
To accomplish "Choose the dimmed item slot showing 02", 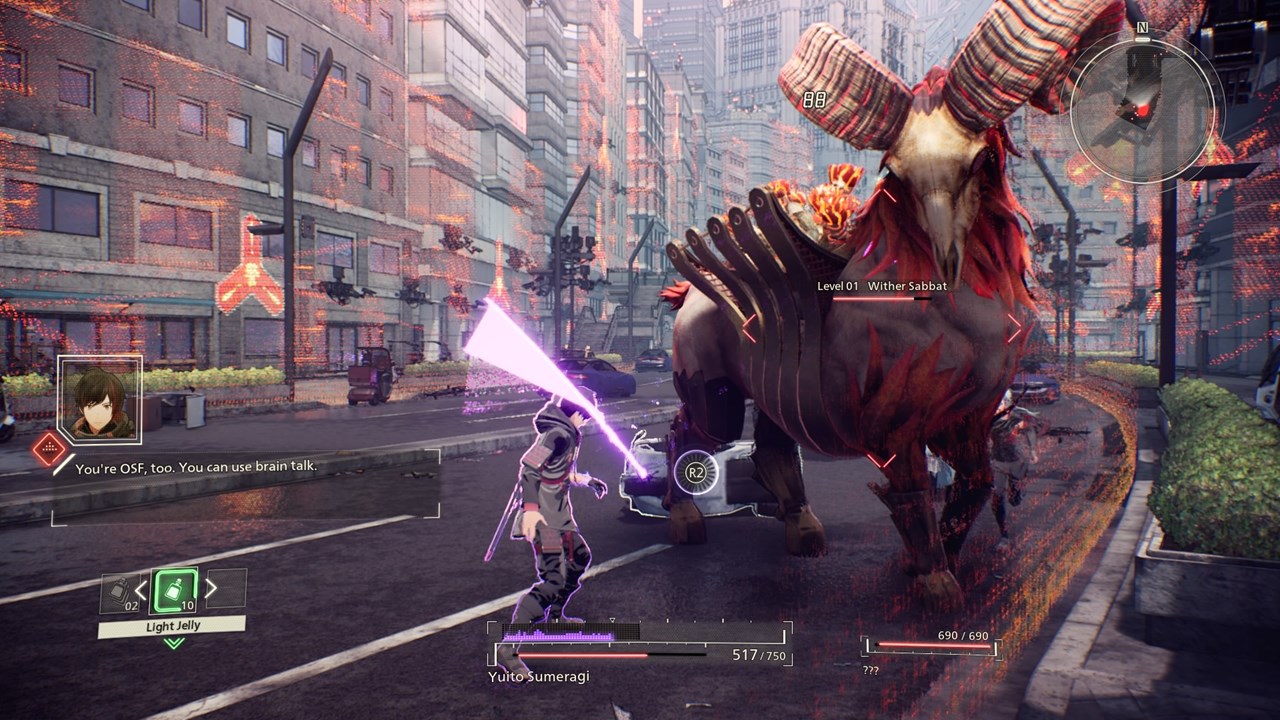I will coord(118,592).
